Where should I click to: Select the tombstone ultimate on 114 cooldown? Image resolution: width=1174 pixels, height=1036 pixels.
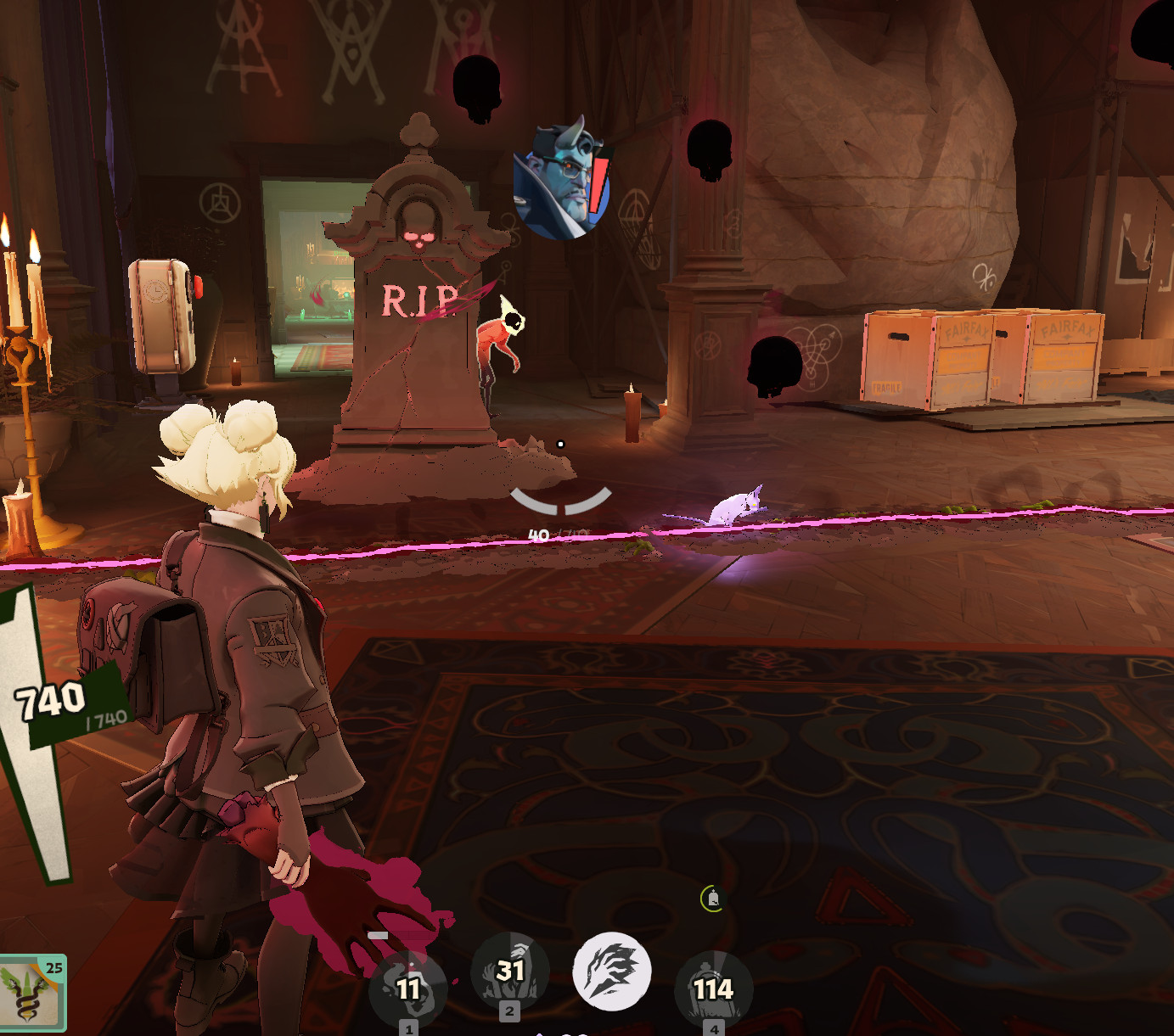pyautogui.click(x=713, y=988)
